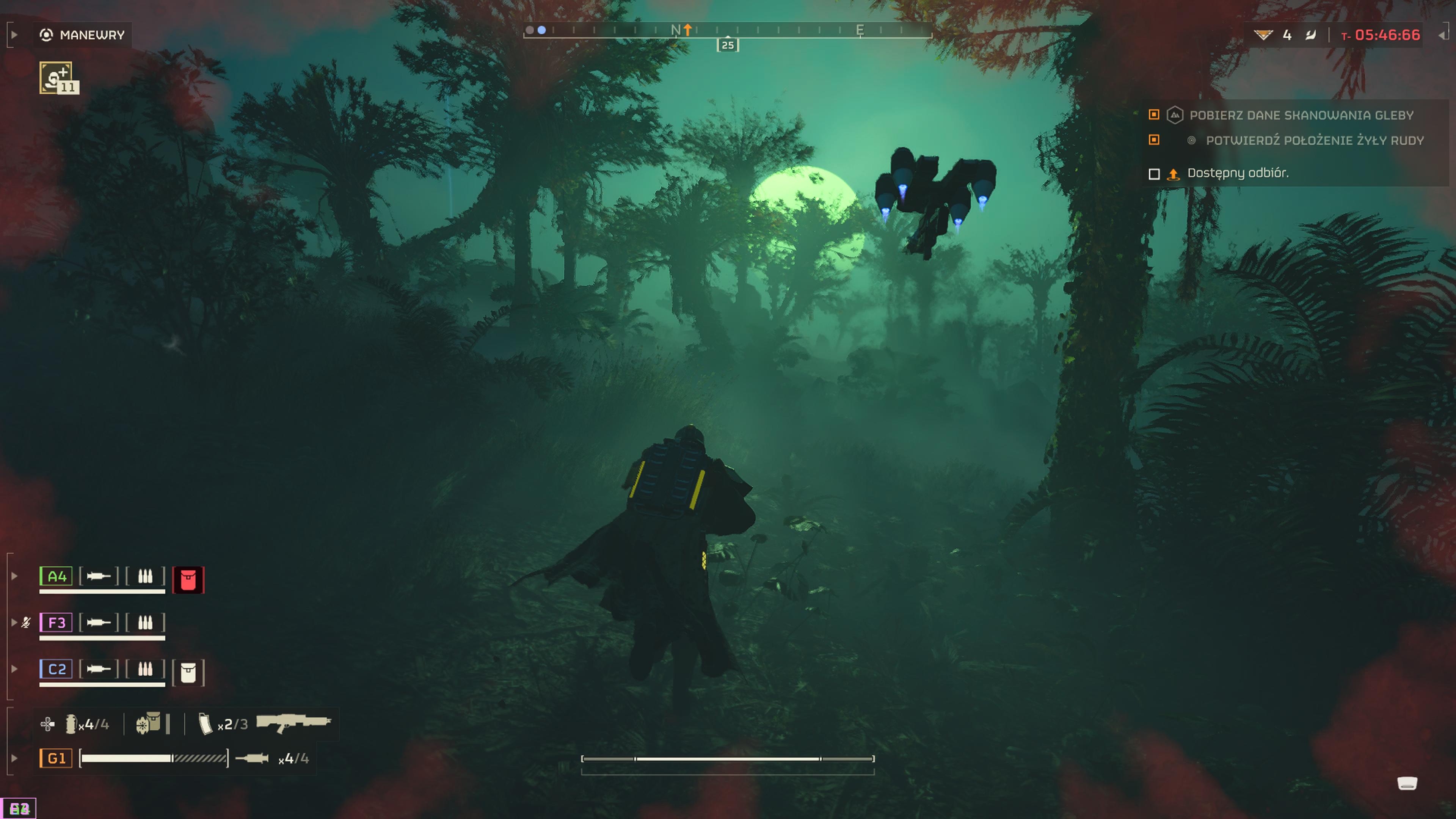Collapse the arrow next to mission timer
1456x819 pixels.
tap(1442, 35)
